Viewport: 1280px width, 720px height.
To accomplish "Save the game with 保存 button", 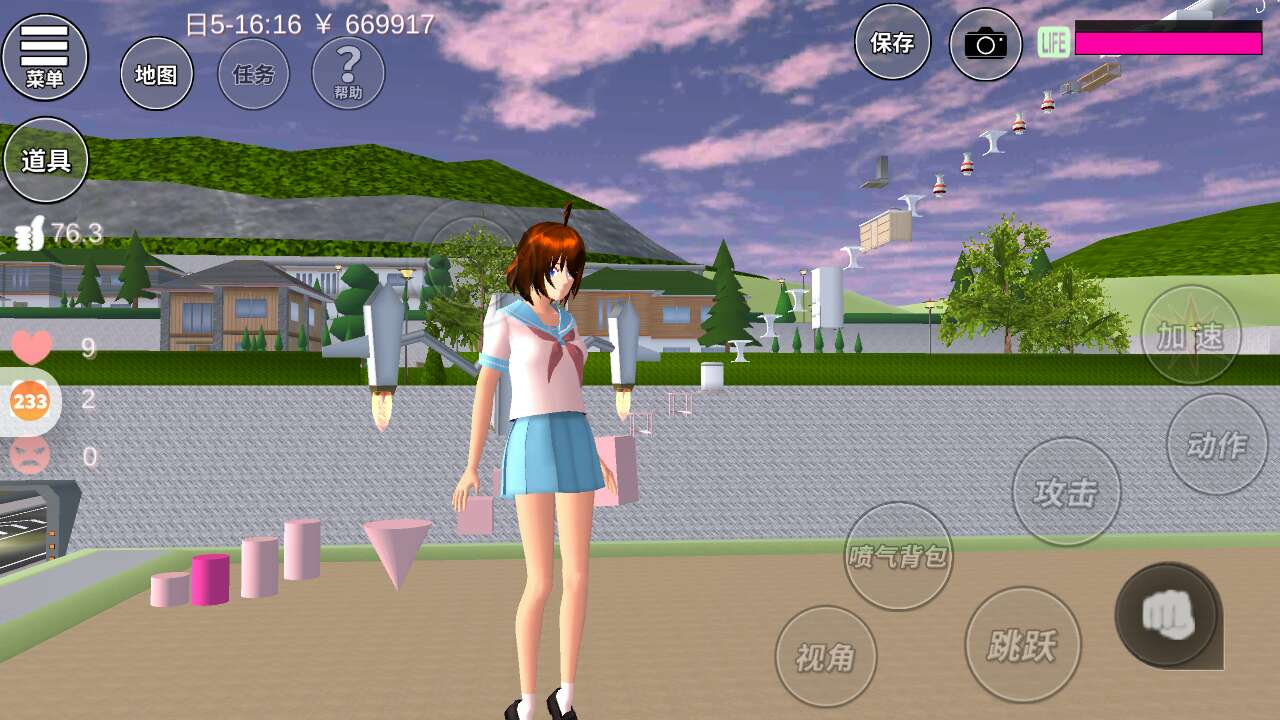I will tap(892, 42).
